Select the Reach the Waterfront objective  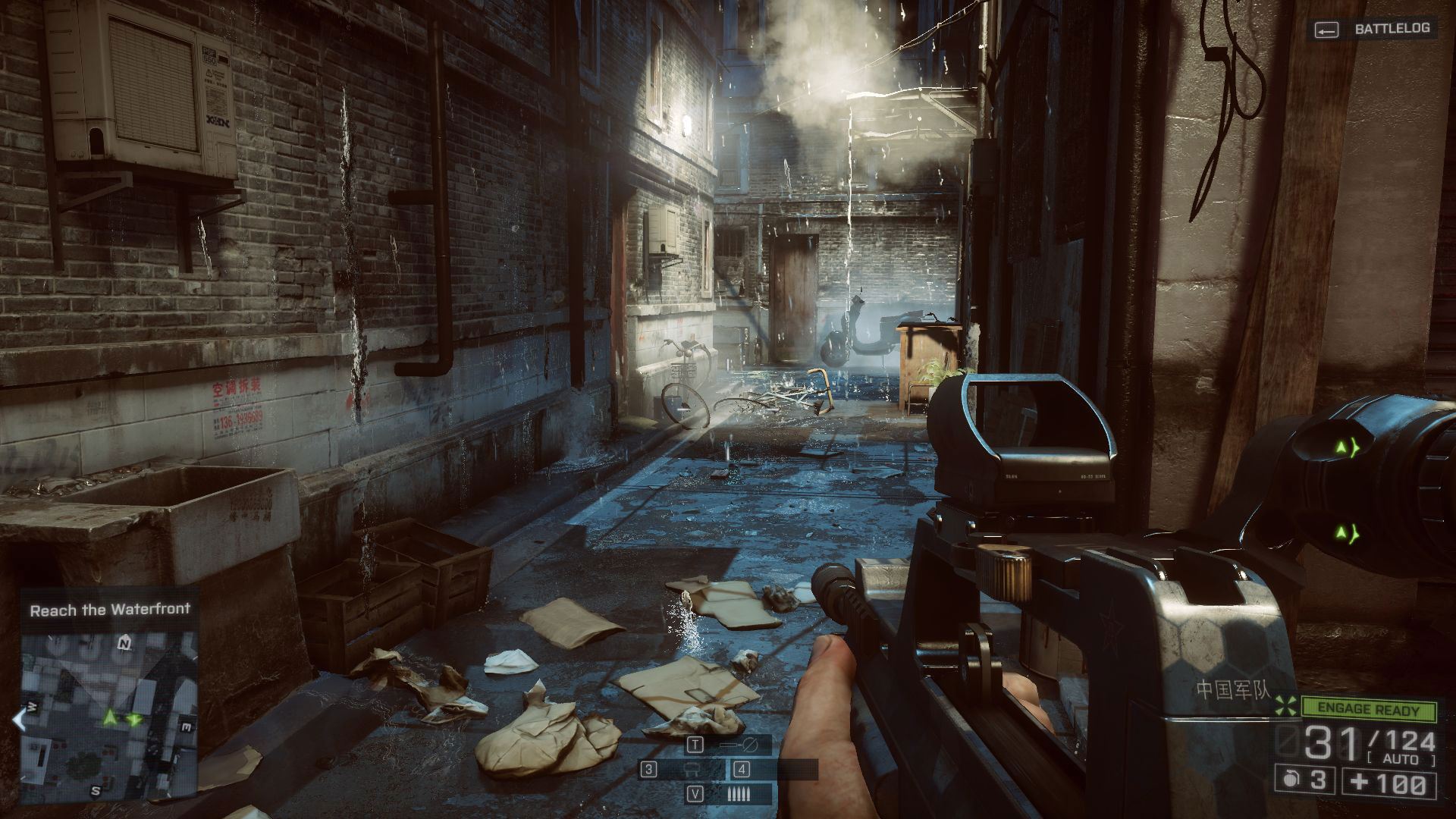click(x=110, y=609)
